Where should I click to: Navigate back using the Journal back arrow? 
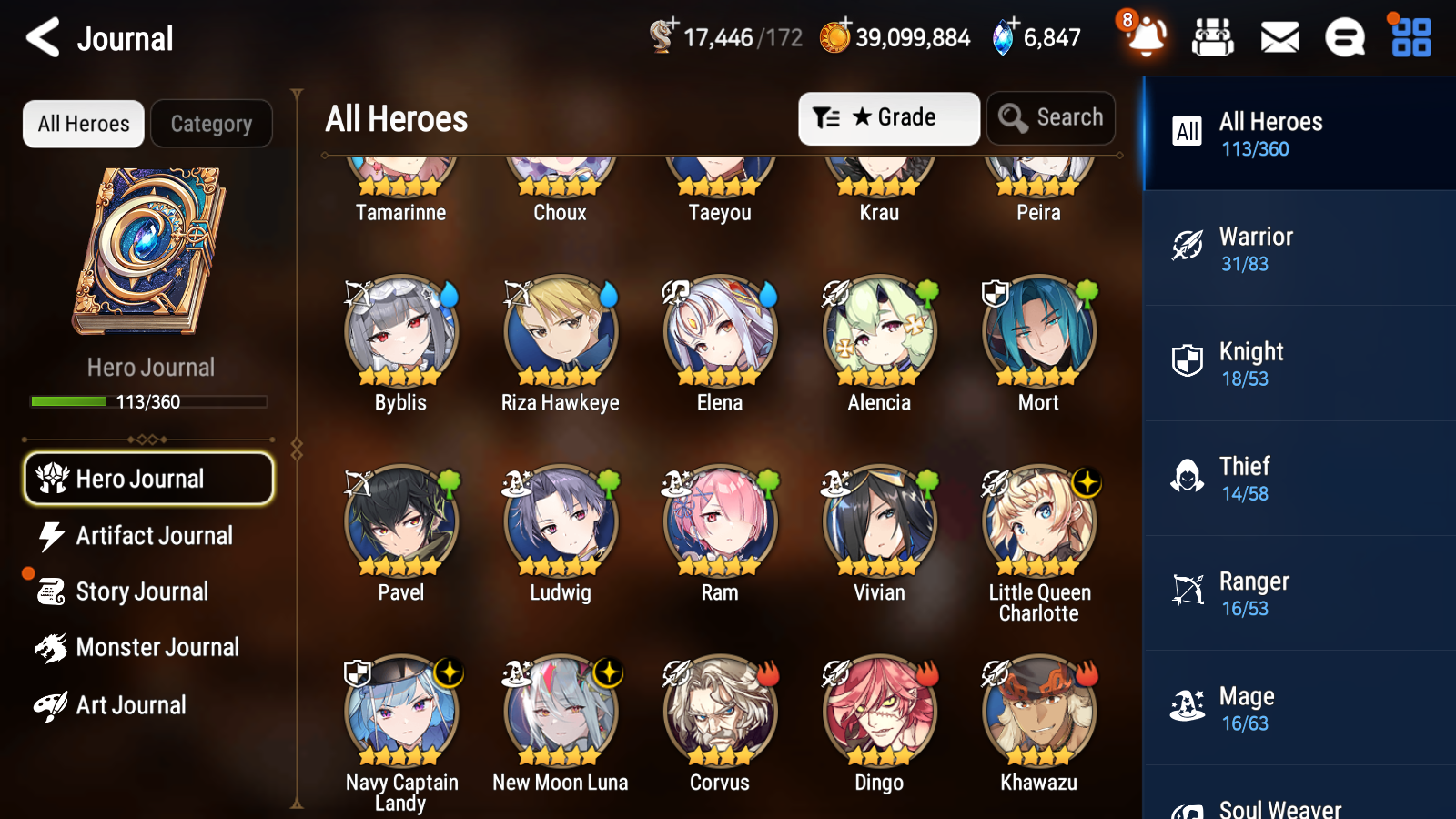click(42, 38)
